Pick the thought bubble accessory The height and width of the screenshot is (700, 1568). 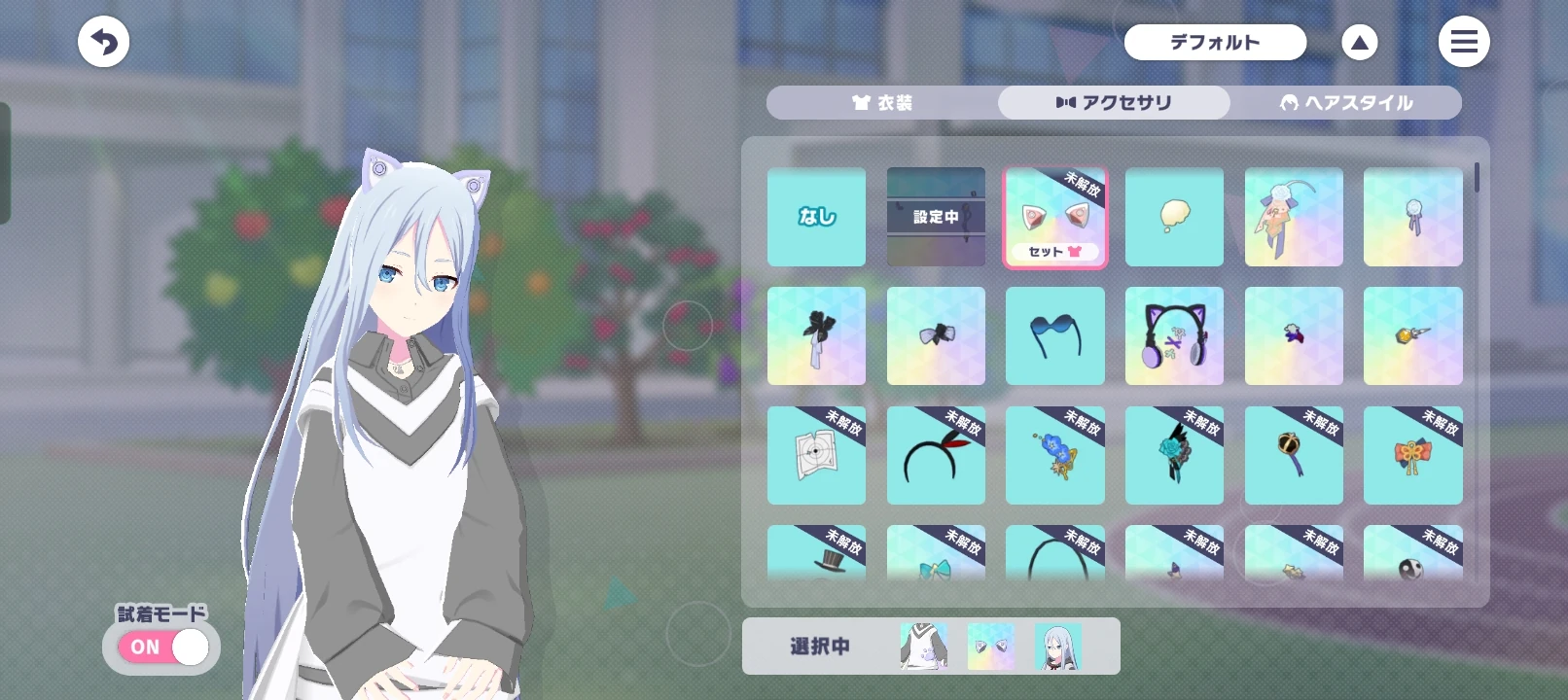point(1174,216)
